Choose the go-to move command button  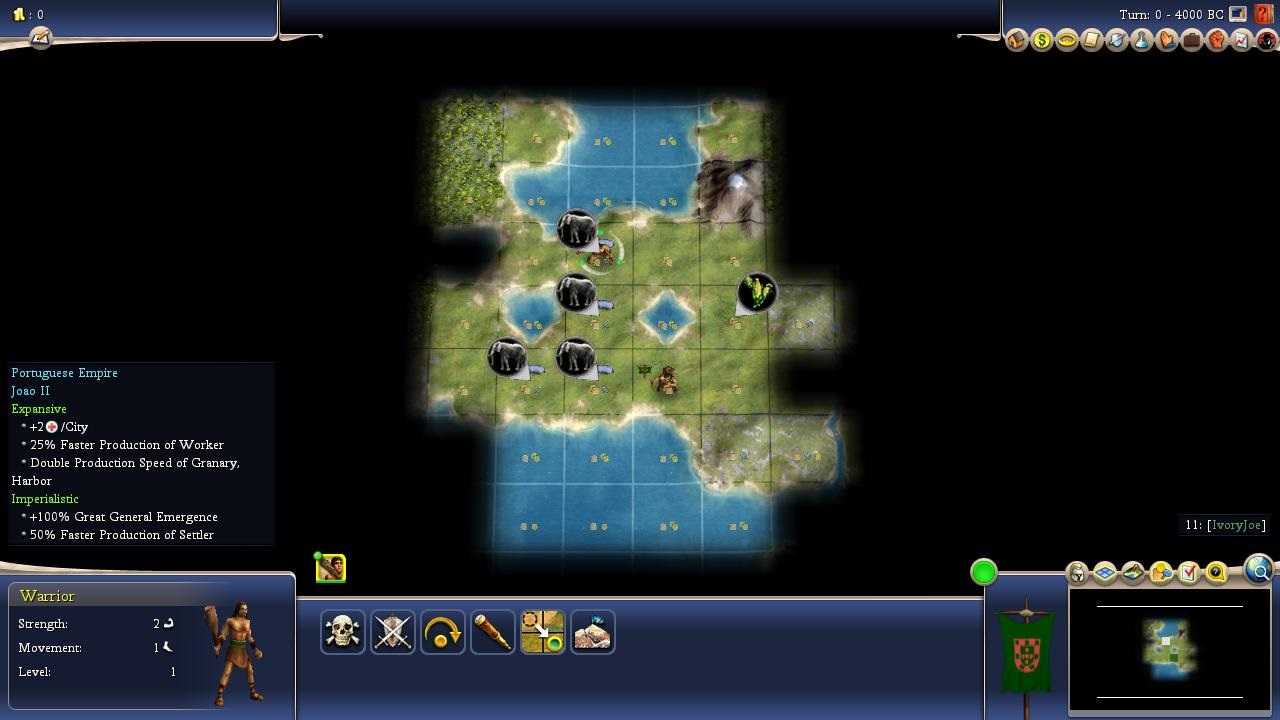click(543, 632)
